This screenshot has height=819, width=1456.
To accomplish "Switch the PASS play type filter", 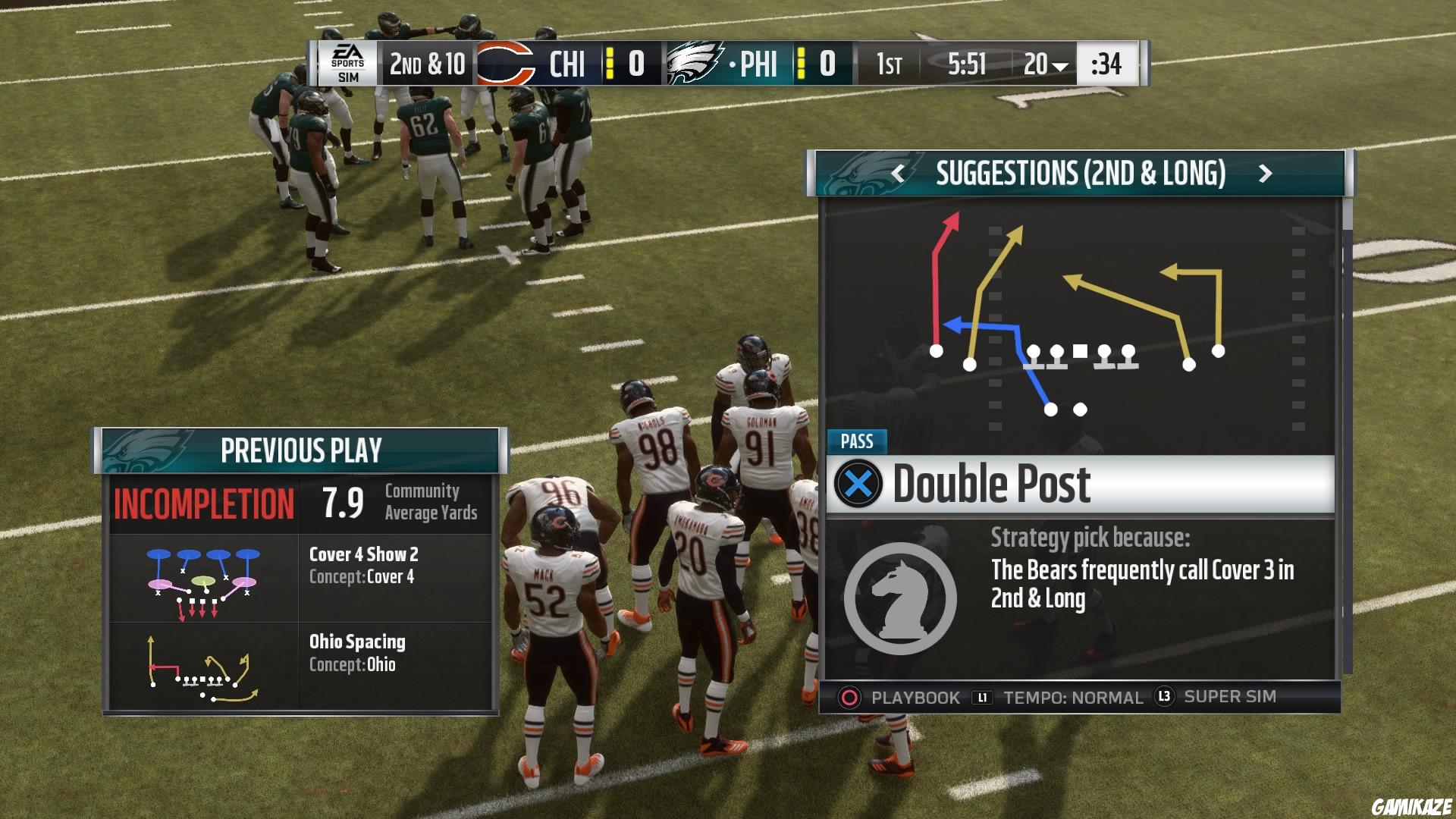I will [858, 441].
